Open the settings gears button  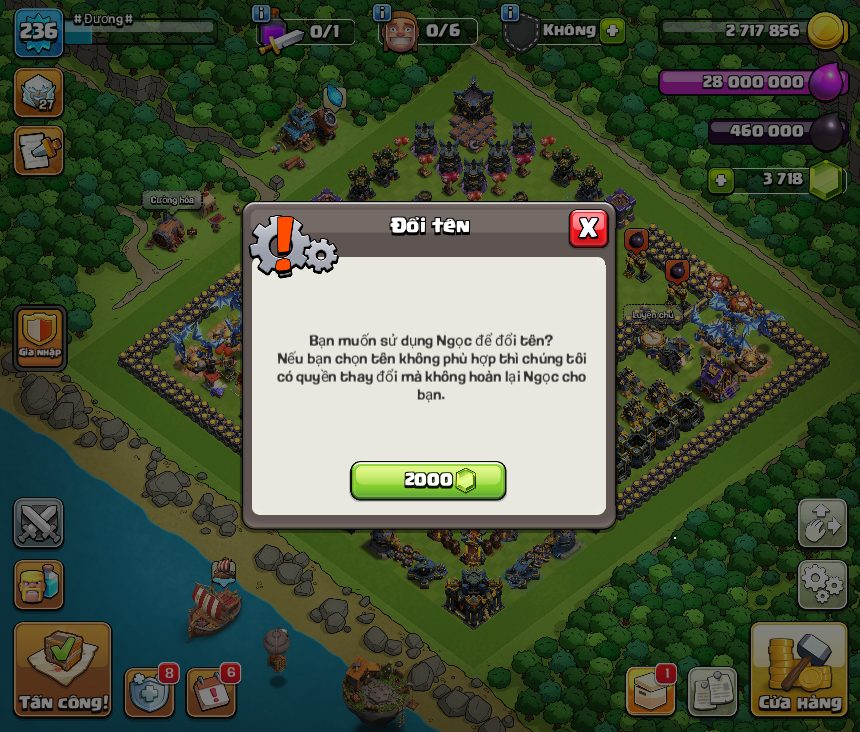[822, 584]
